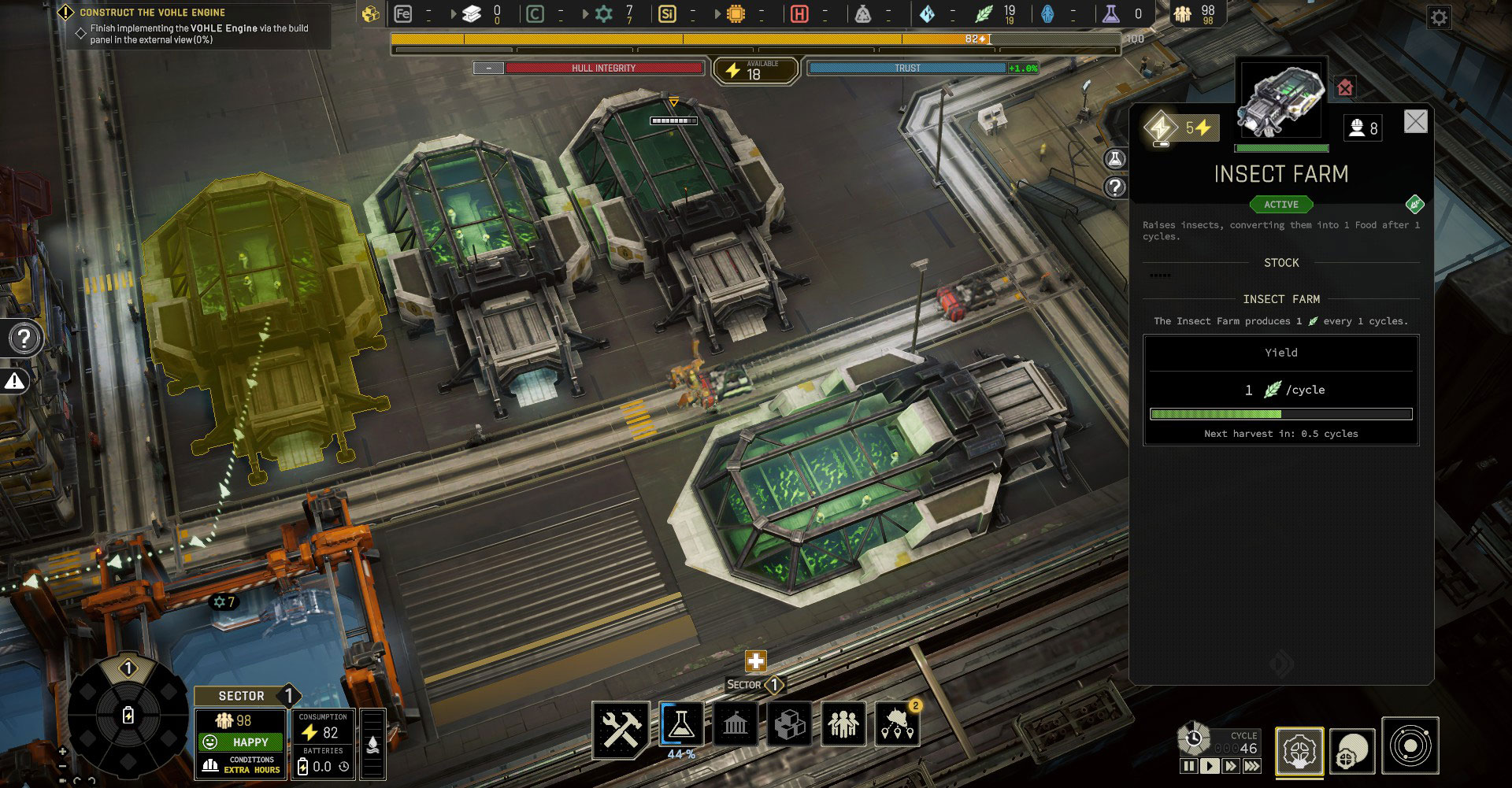Open the government building menu
Image resolution: width=1512 pixels, height=788 pixels.
click(x=735, y=724)
